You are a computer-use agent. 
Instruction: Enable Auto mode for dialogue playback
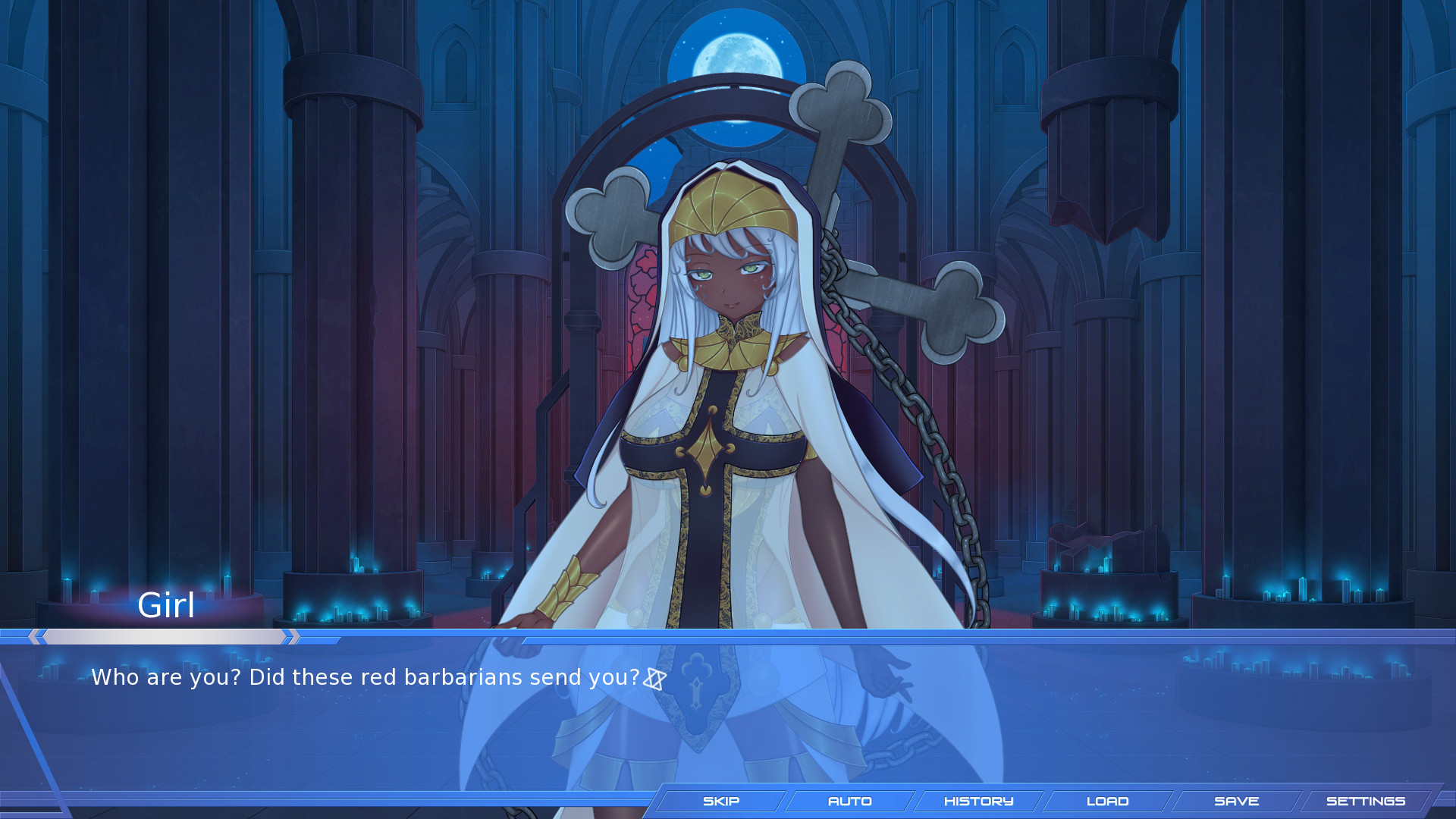tap(851, 801)
